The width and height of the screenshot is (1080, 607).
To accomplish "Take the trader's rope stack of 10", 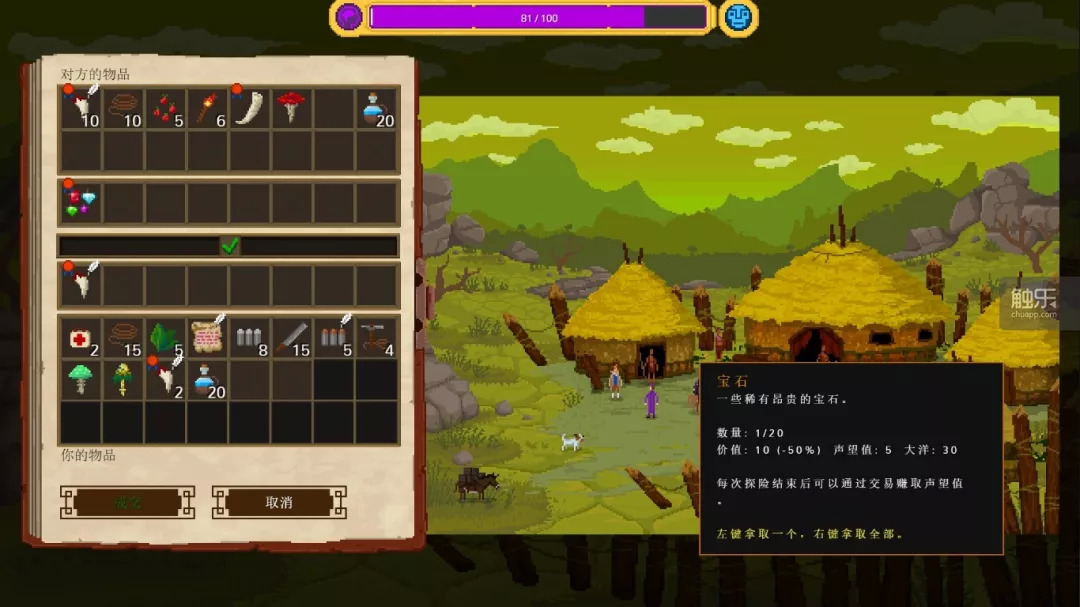I will coord(123,108).
